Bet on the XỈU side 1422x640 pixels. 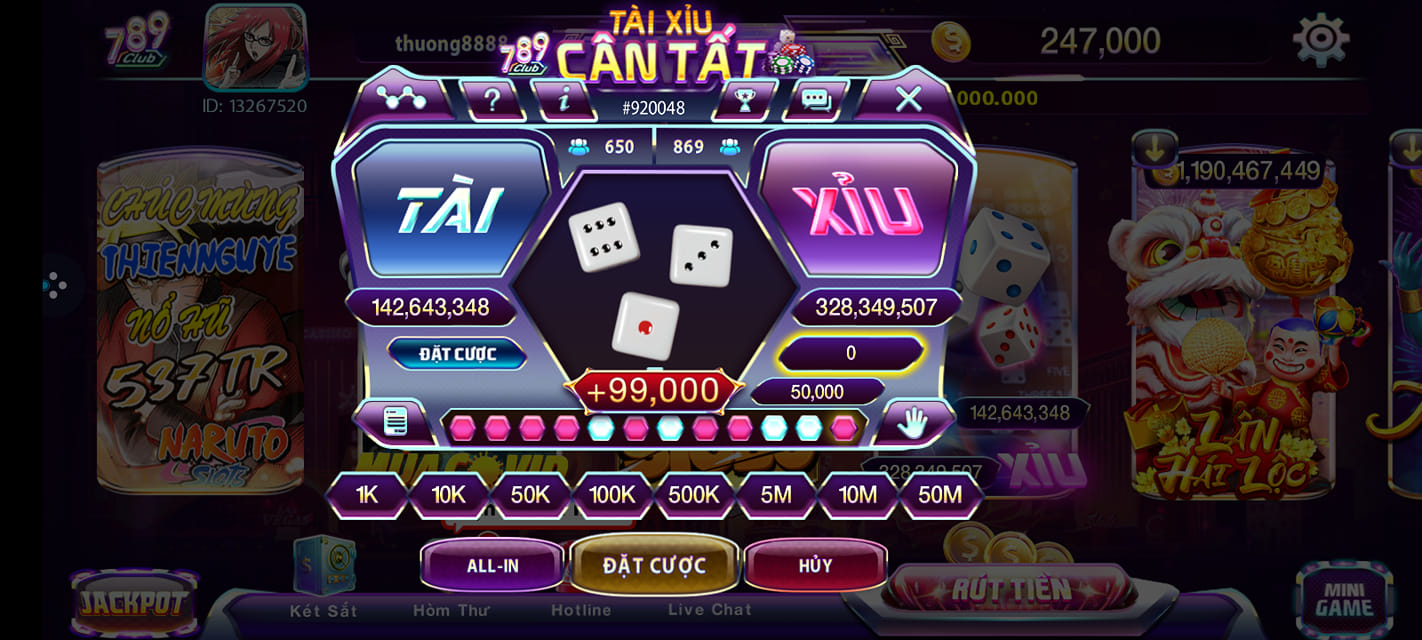[x=858, y=209]
